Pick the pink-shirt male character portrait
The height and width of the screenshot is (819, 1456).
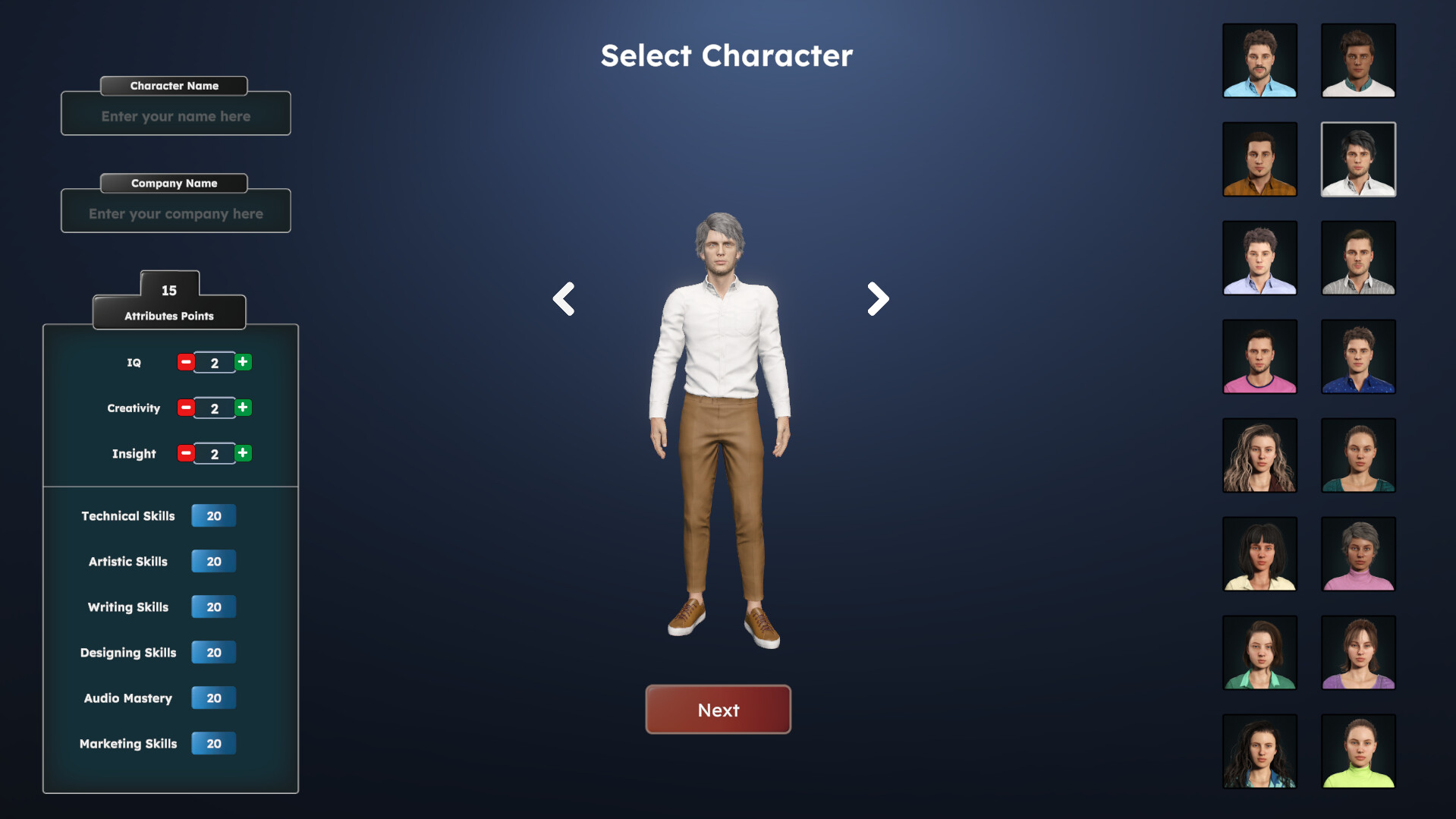pos(1259,357)
